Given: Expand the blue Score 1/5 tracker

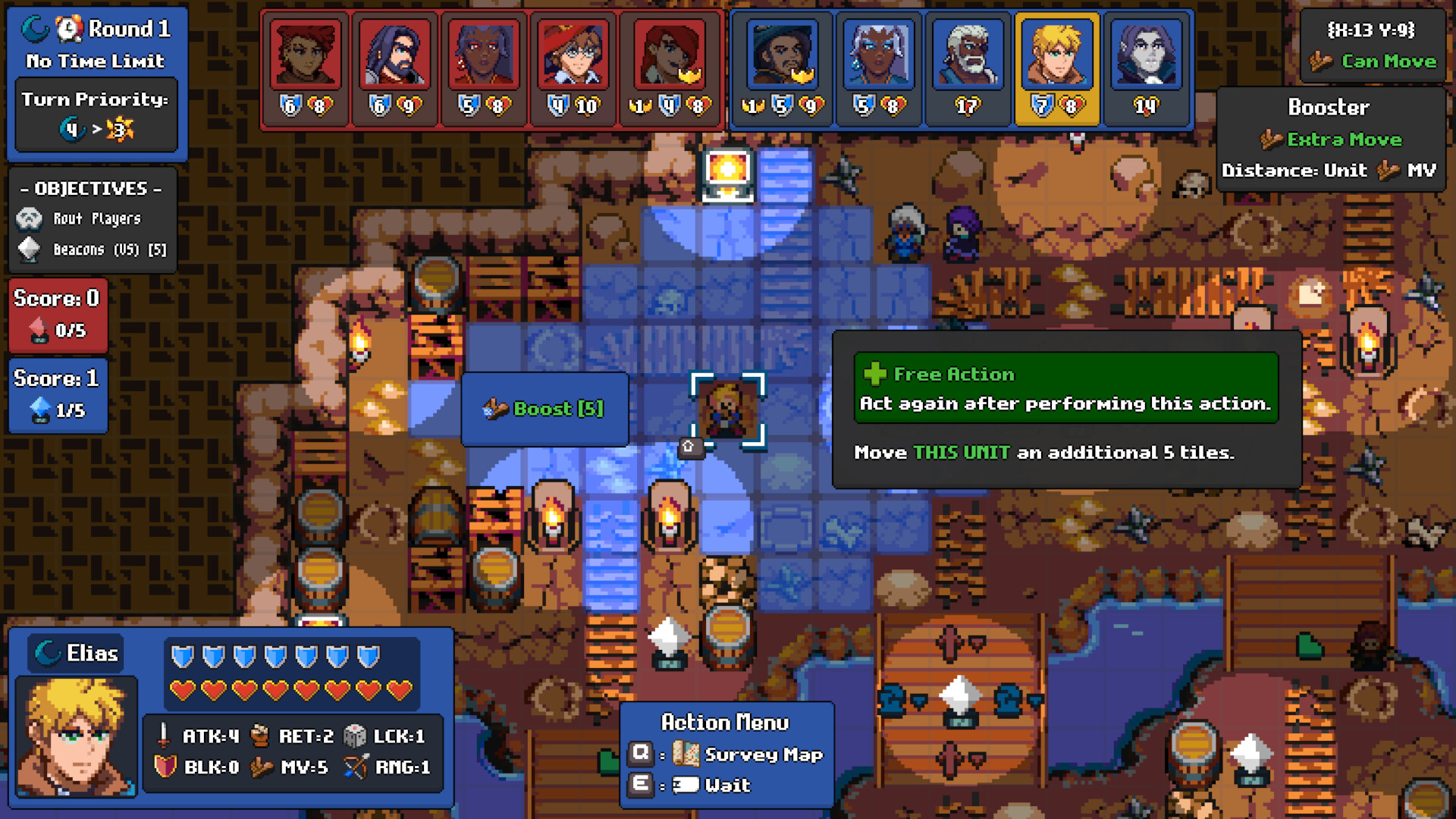Looking at the screenshot, I should coord(57,394).
